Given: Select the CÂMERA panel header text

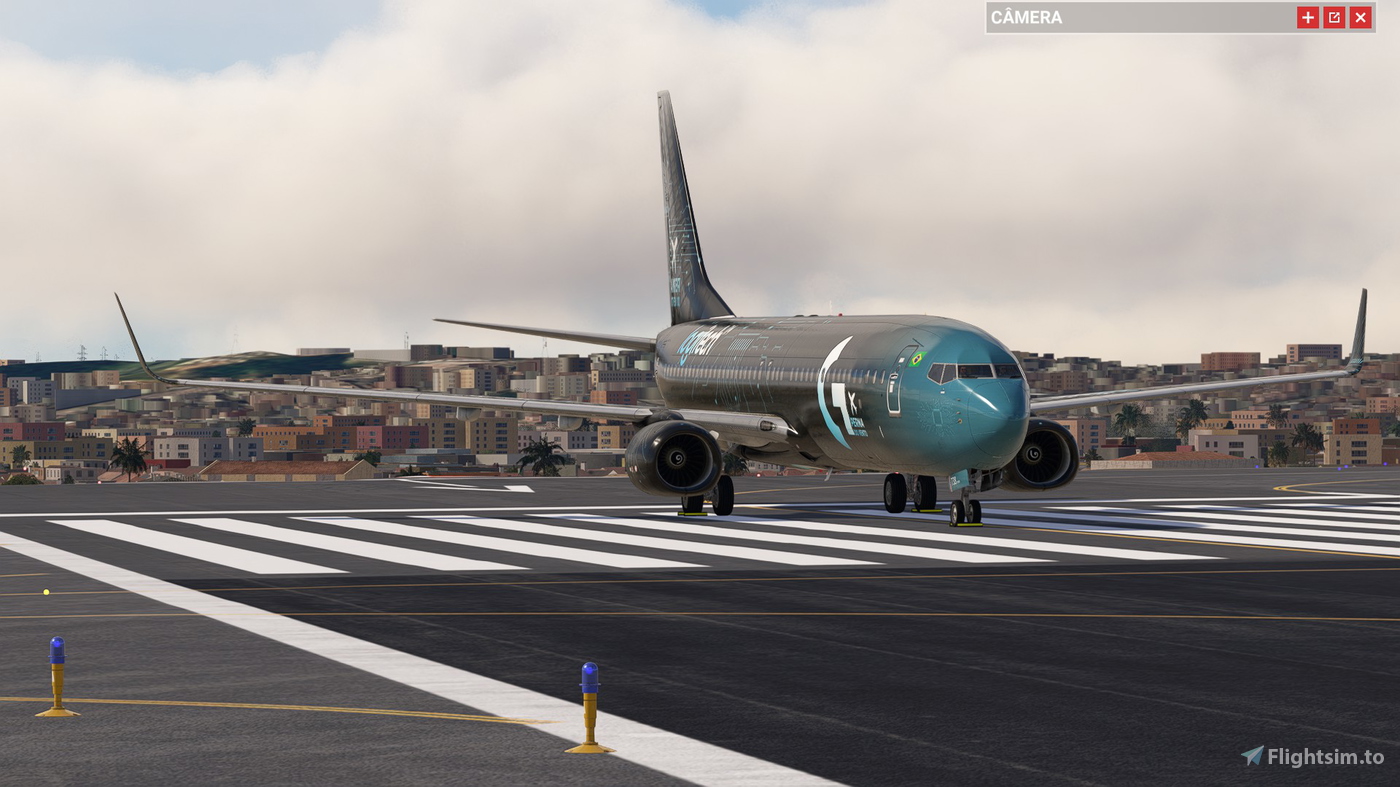Looking at the screenshot, I should pyautogui.click(x=1025, y=16).
